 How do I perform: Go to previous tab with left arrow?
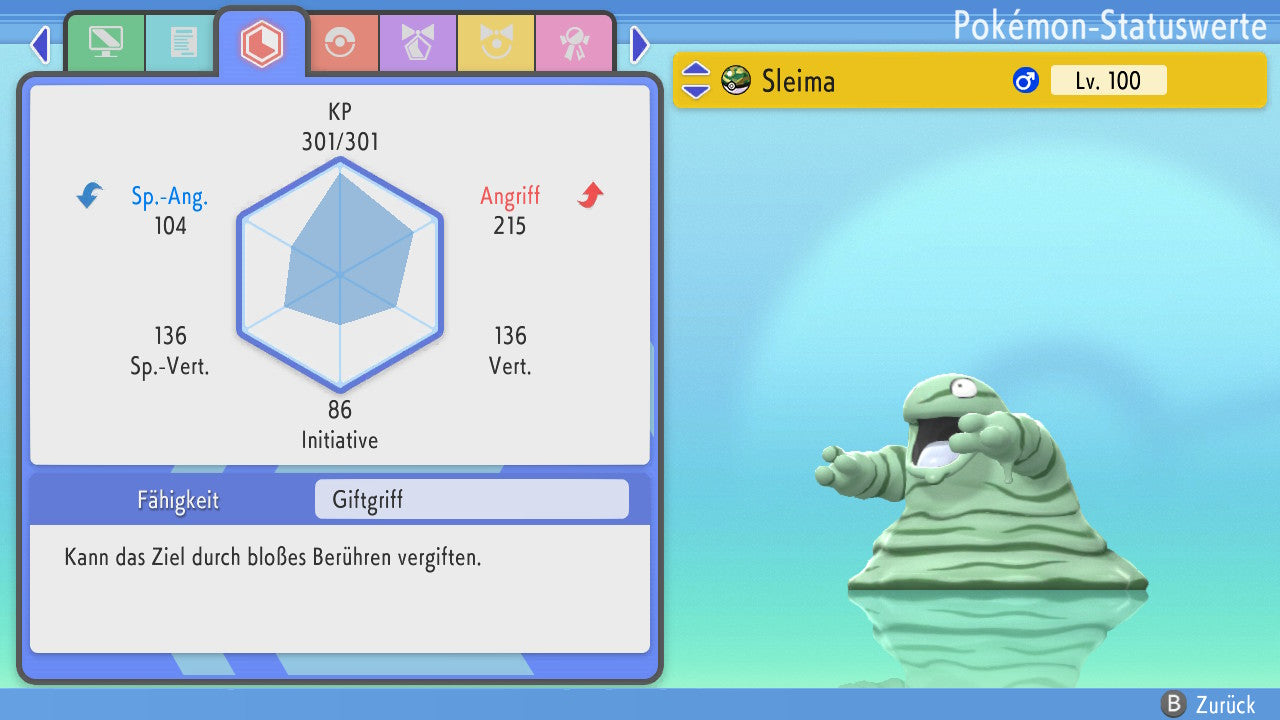pos(39,44)
